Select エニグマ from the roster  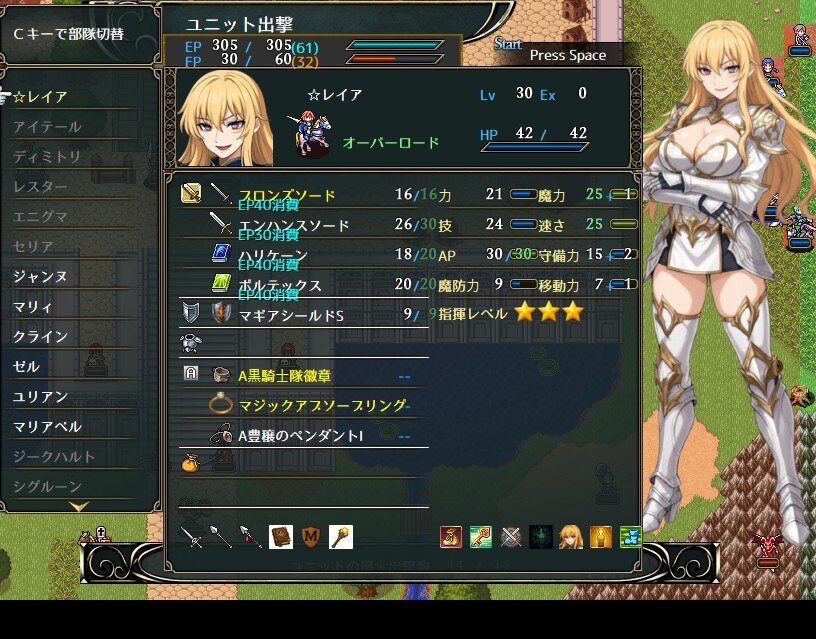coord(41,217)
